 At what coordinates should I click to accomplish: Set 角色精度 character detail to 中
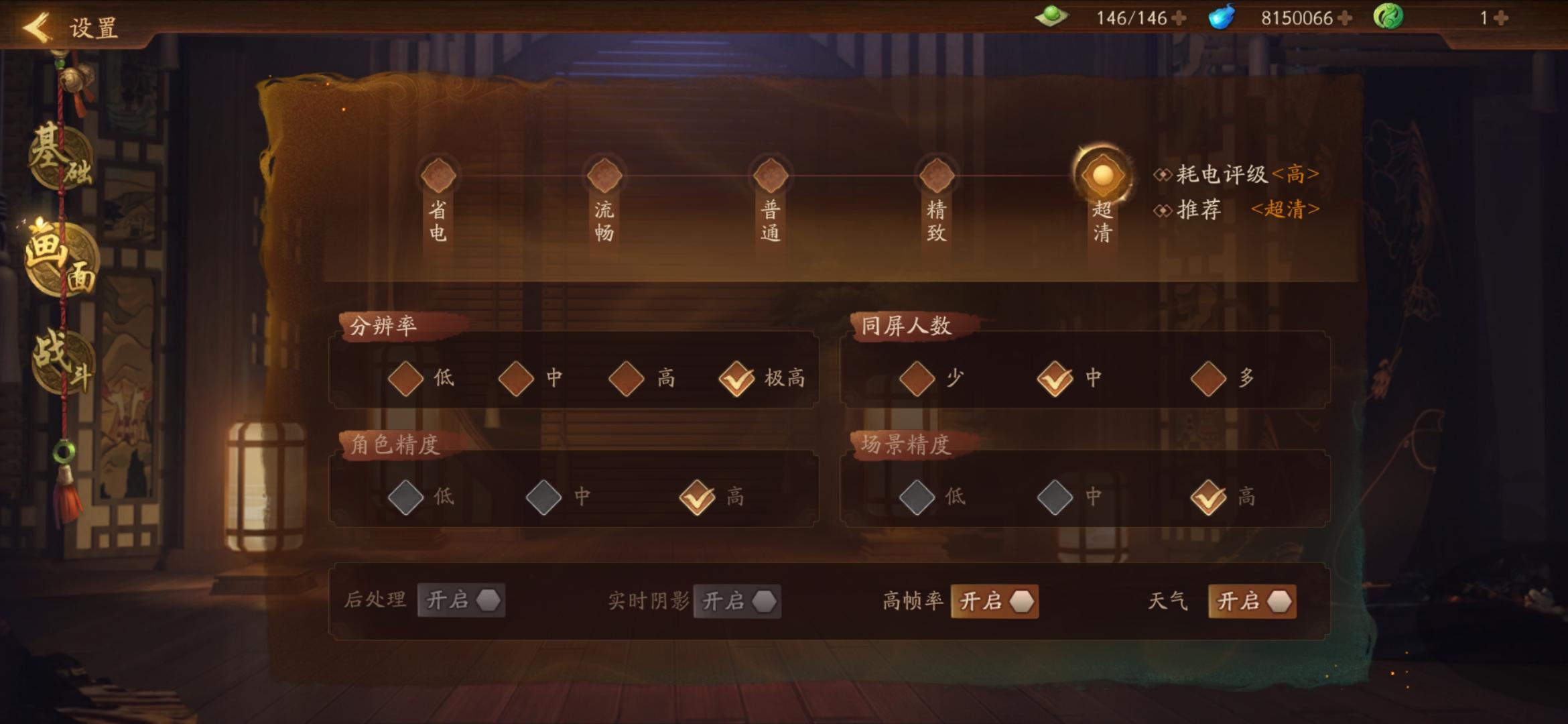(x=544, y=497)
